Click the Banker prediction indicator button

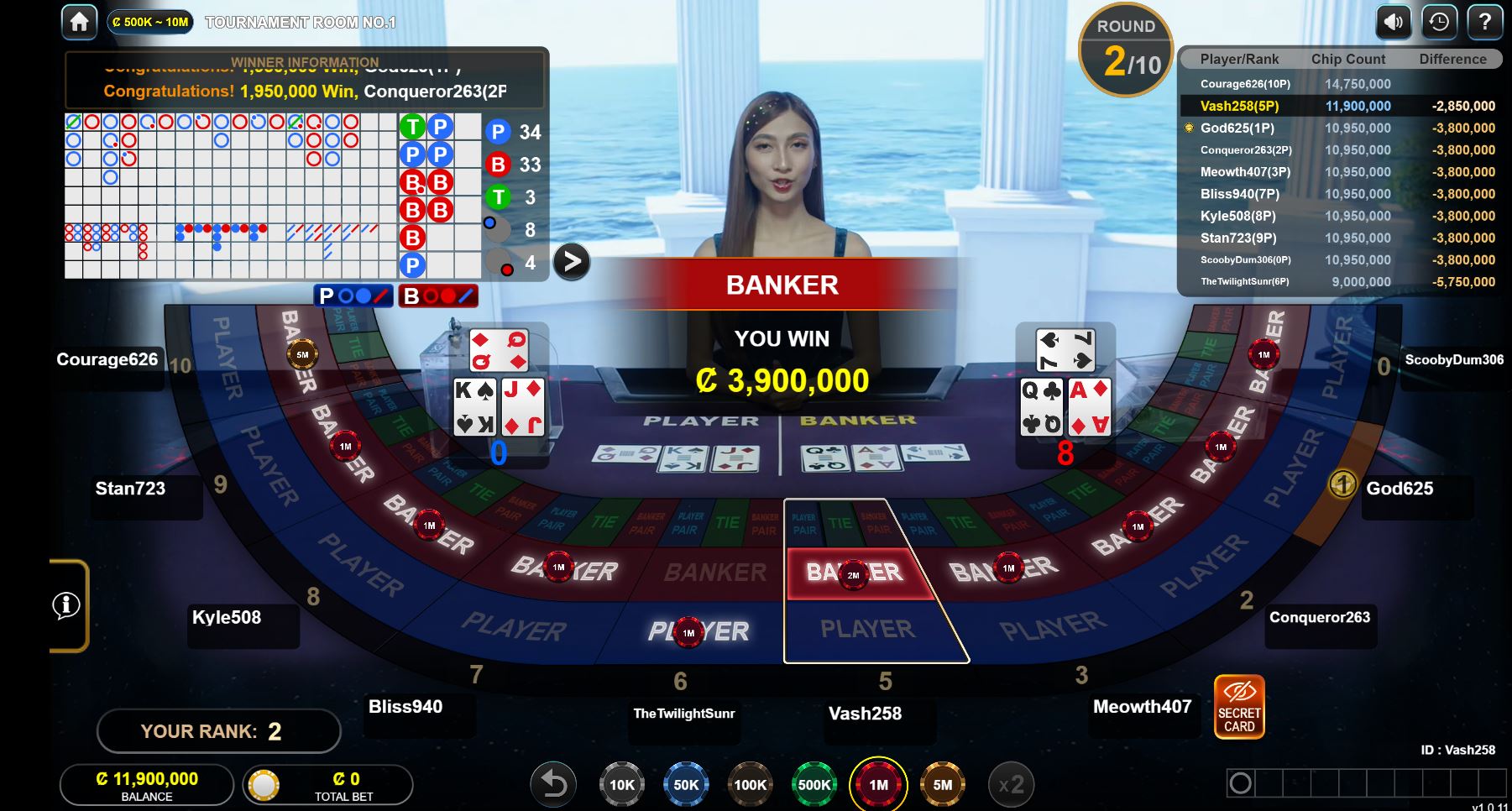438,296
